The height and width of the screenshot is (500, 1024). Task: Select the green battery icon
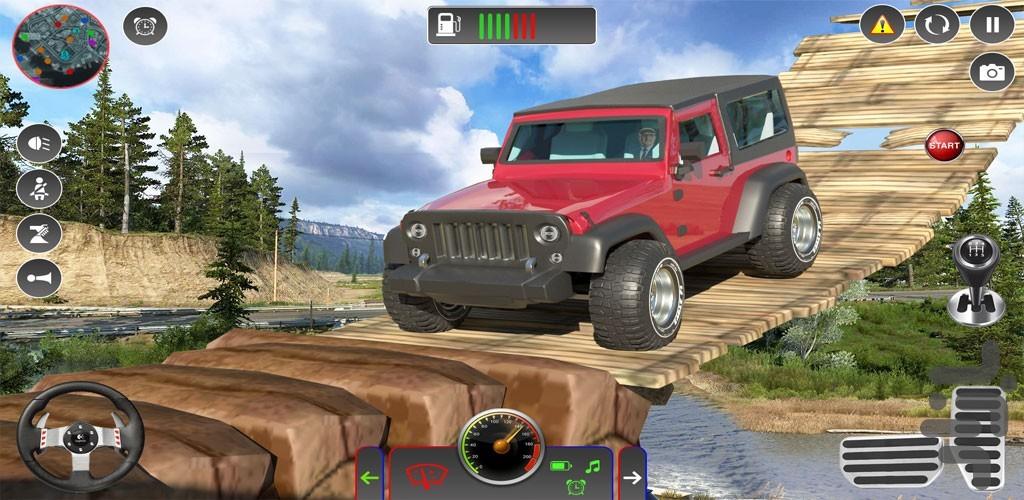563,466
